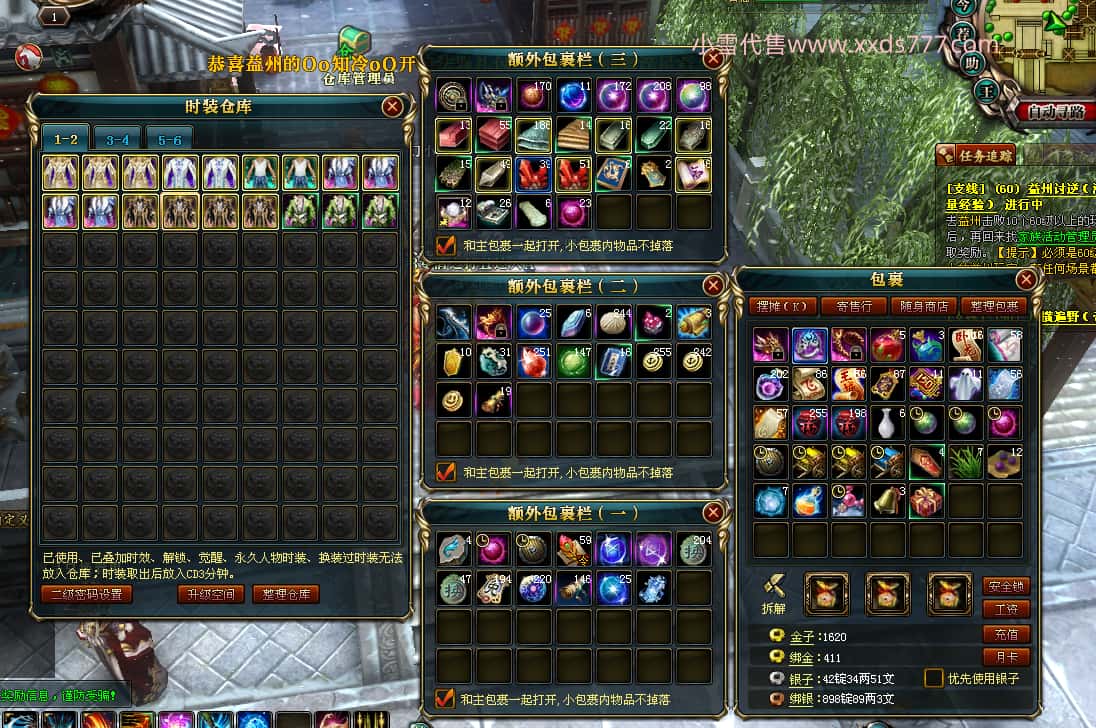Close the 包裹 inventory window
1096x728 pixels.
point(1026,279)
